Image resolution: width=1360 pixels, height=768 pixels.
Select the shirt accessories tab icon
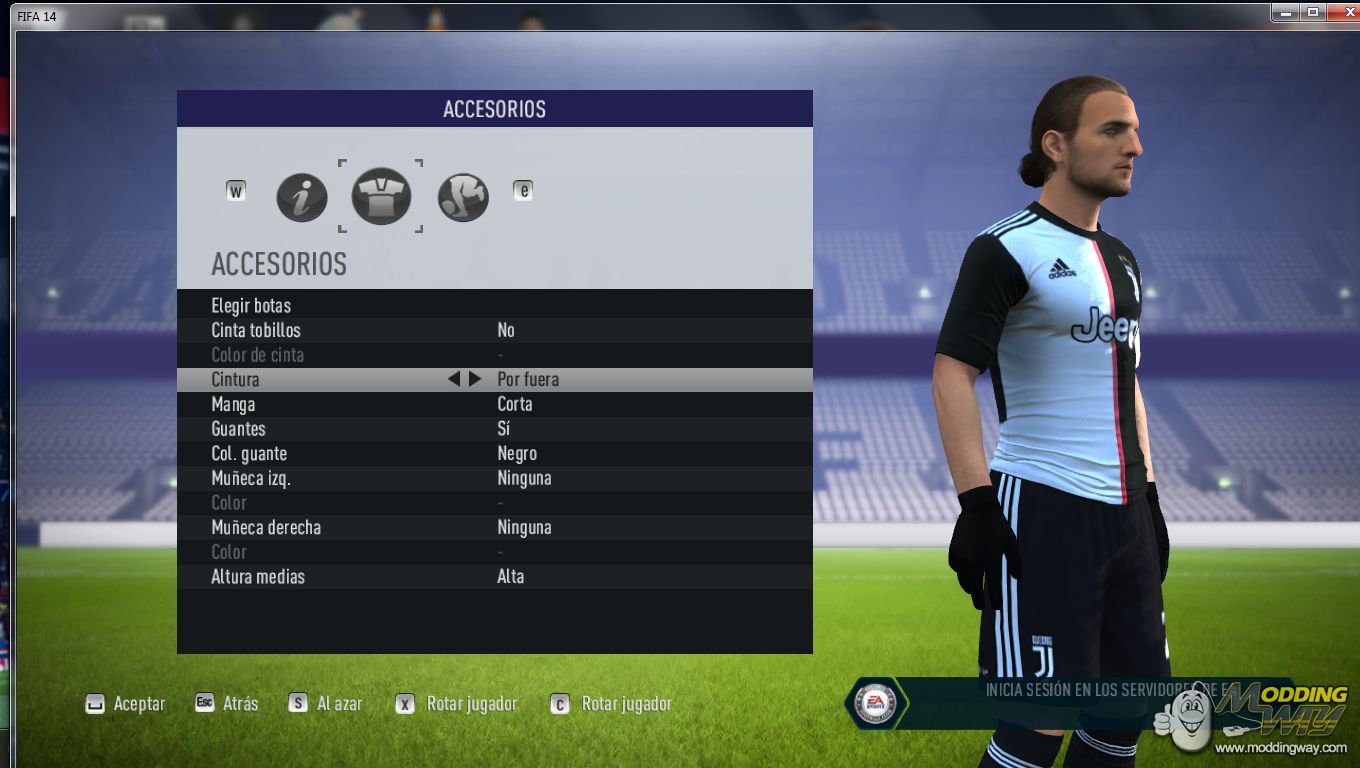coord(381,196)
